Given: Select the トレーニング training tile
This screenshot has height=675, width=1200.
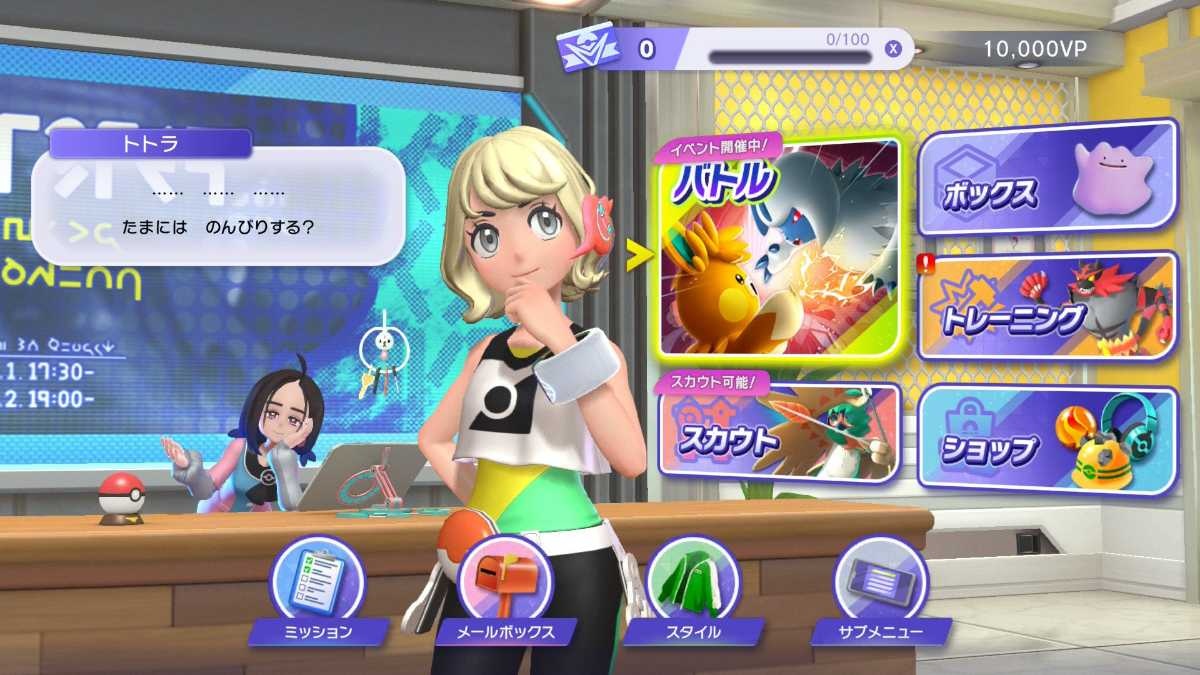Looking at the screenshot, I should (x=1046, y=307).
